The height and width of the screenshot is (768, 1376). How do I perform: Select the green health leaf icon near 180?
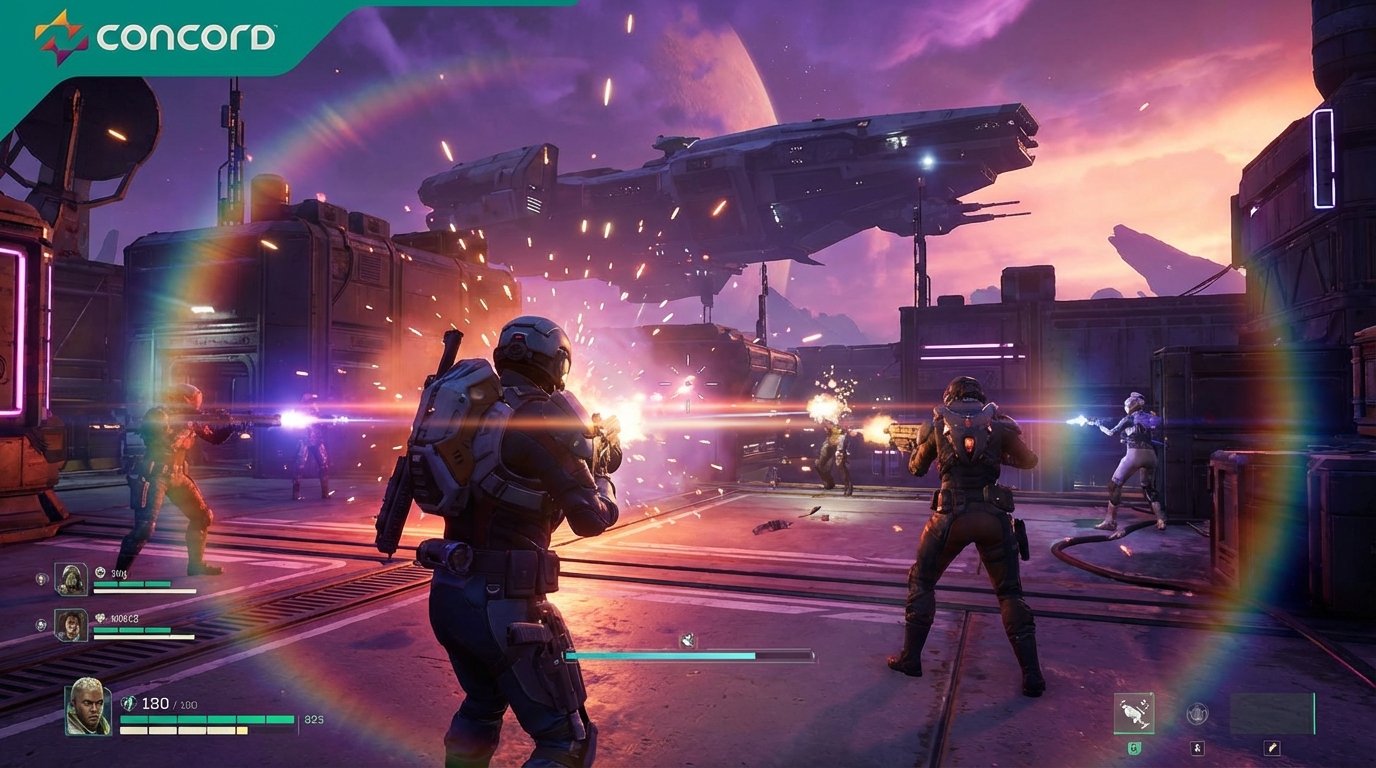[129, 702]
